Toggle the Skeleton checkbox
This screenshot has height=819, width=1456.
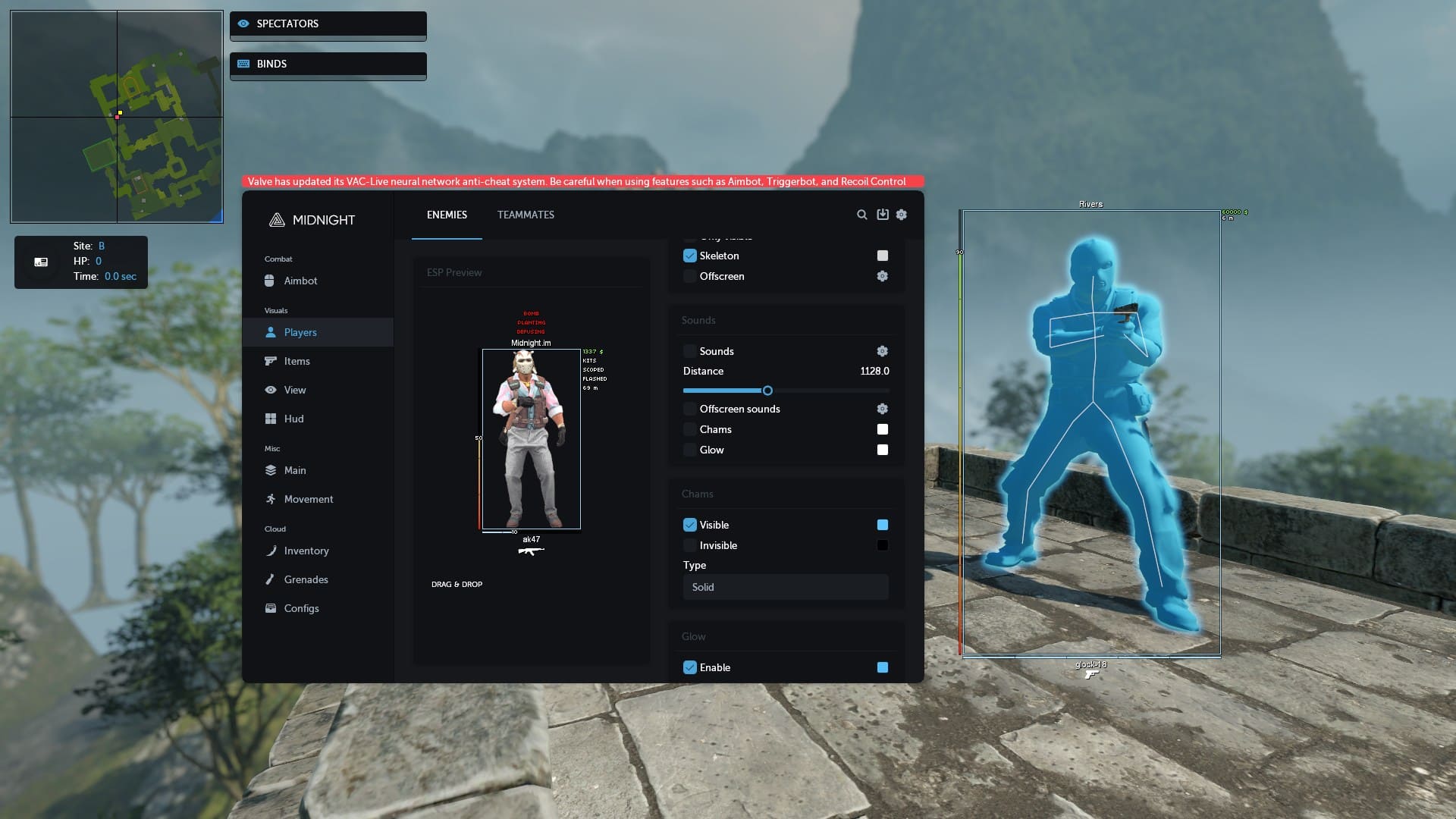tap(690, 256)
